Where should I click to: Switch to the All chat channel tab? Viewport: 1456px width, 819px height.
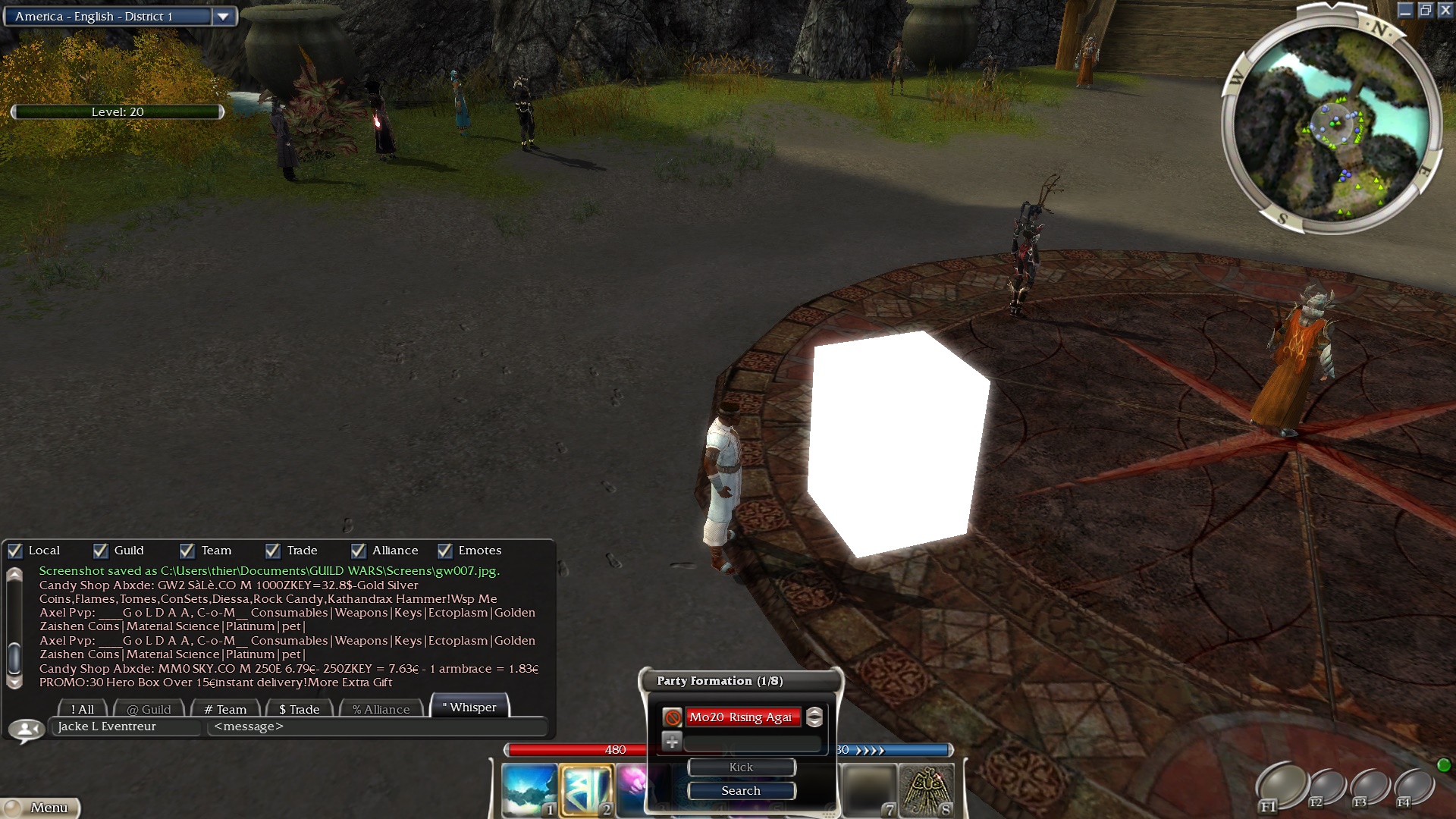[83, 709]
